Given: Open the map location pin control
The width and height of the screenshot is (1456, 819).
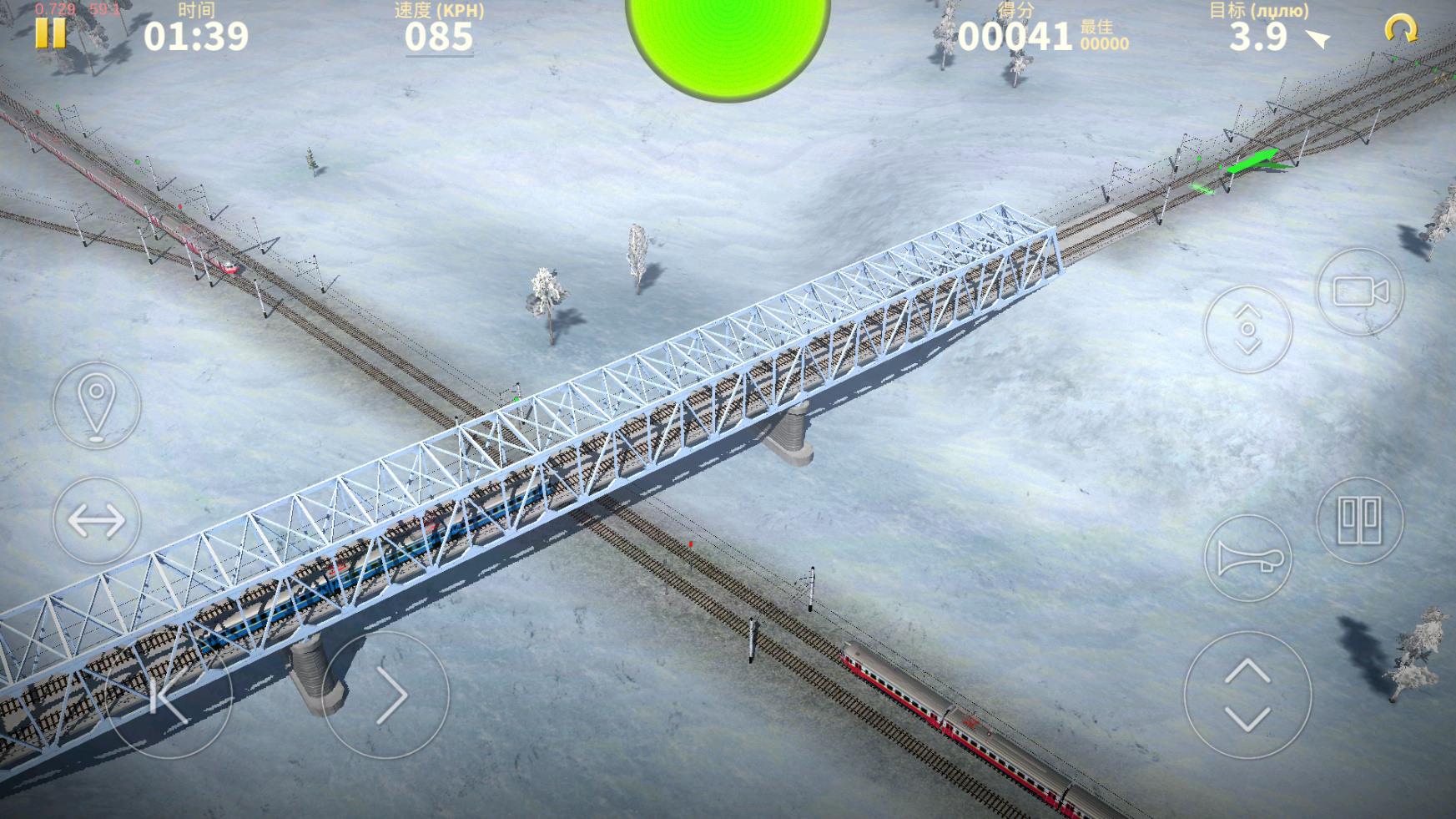Looking at the screenshot, I should click(97, 404).
